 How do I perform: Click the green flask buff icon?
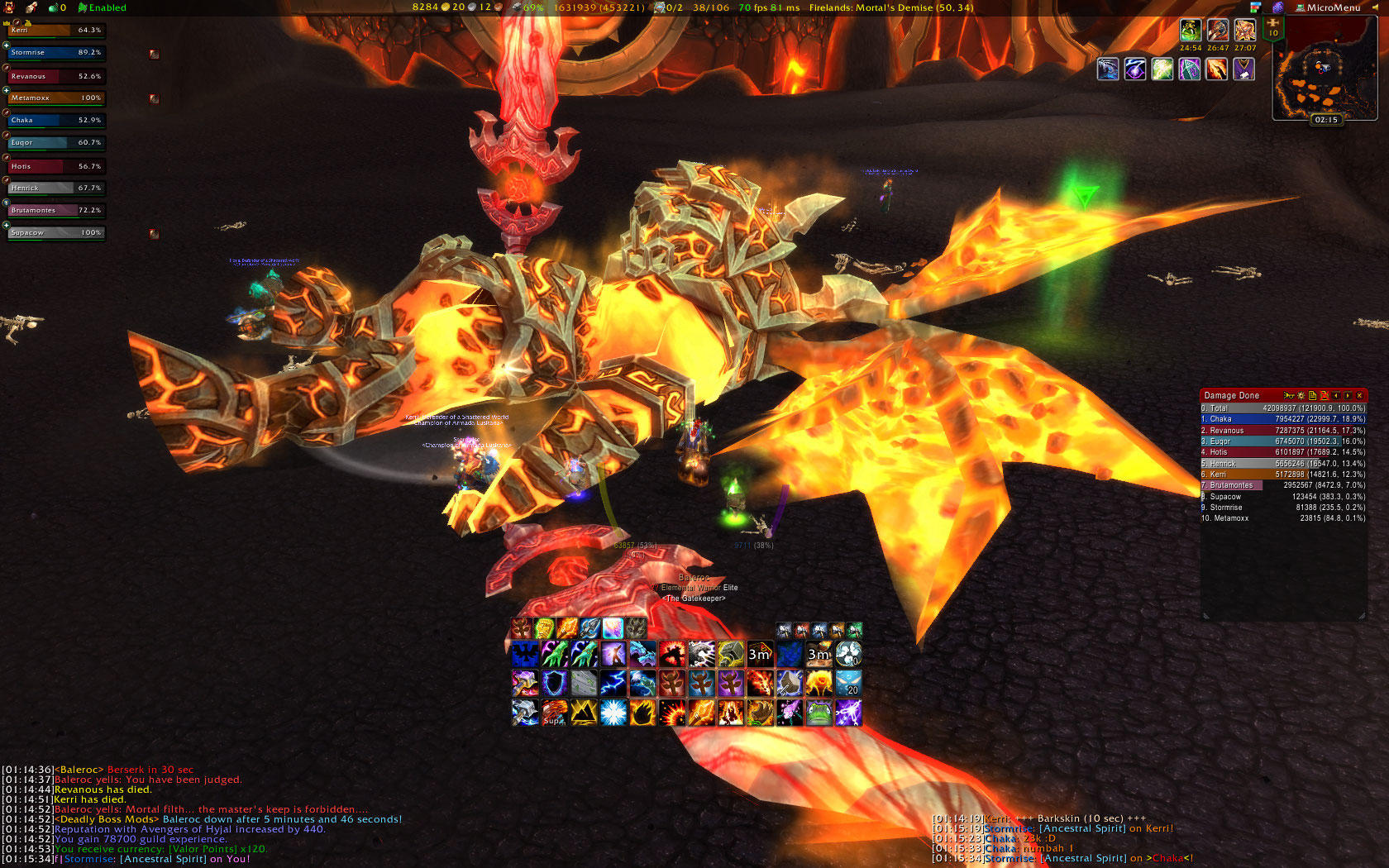coord(1190,31)
